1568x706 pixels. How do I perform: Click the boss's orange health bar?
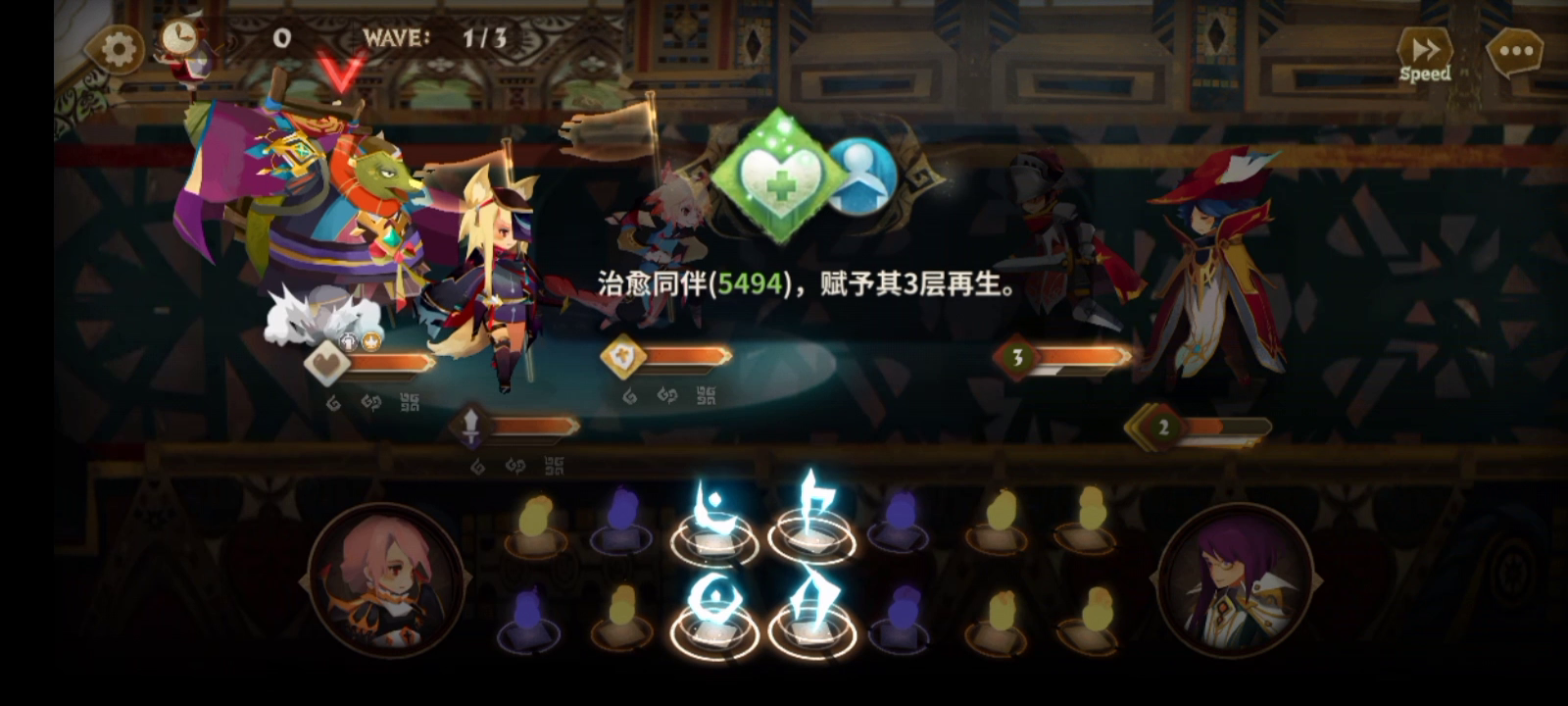(392, 361)
